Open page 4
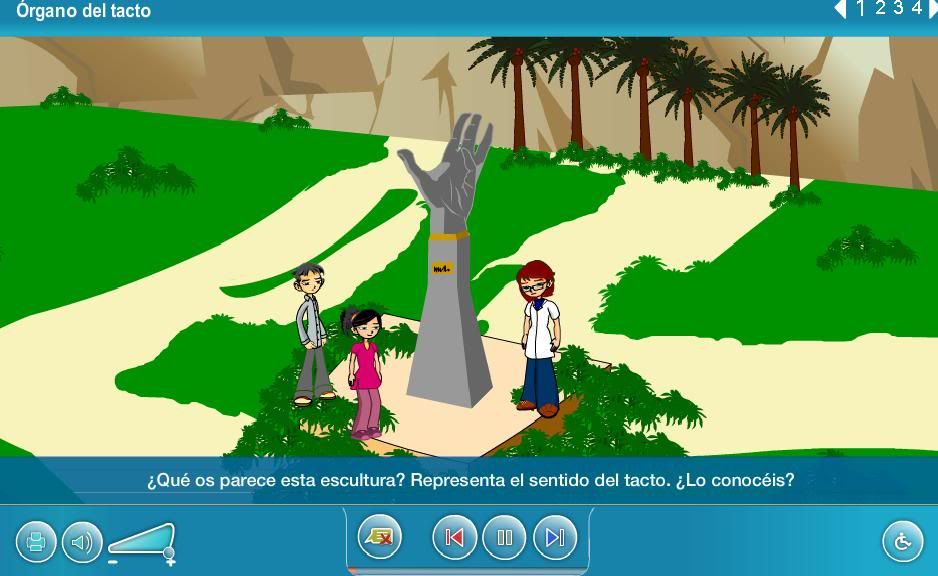The image size is (938, 576). (916, 9)
